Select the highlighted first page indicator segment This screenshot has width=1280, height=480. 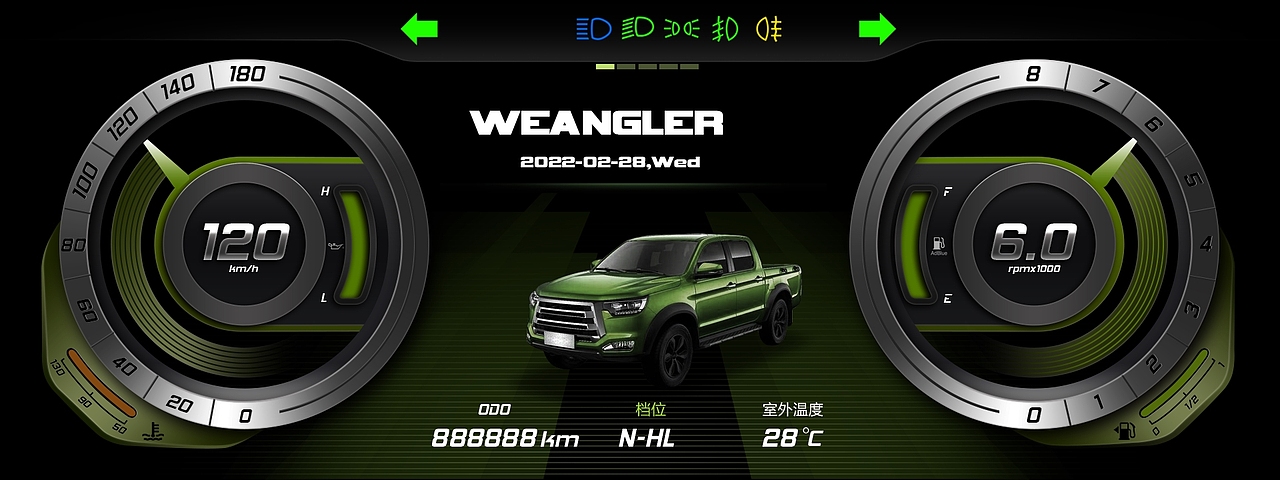605,67
